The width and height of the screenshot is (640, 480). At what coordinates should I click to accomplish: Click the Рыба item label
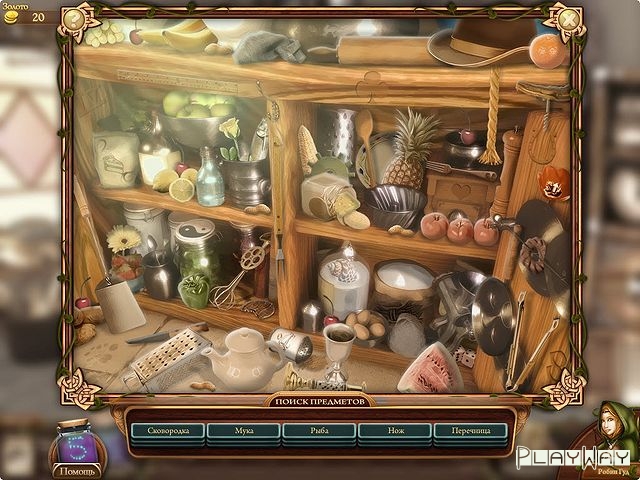tap(319, 432)
